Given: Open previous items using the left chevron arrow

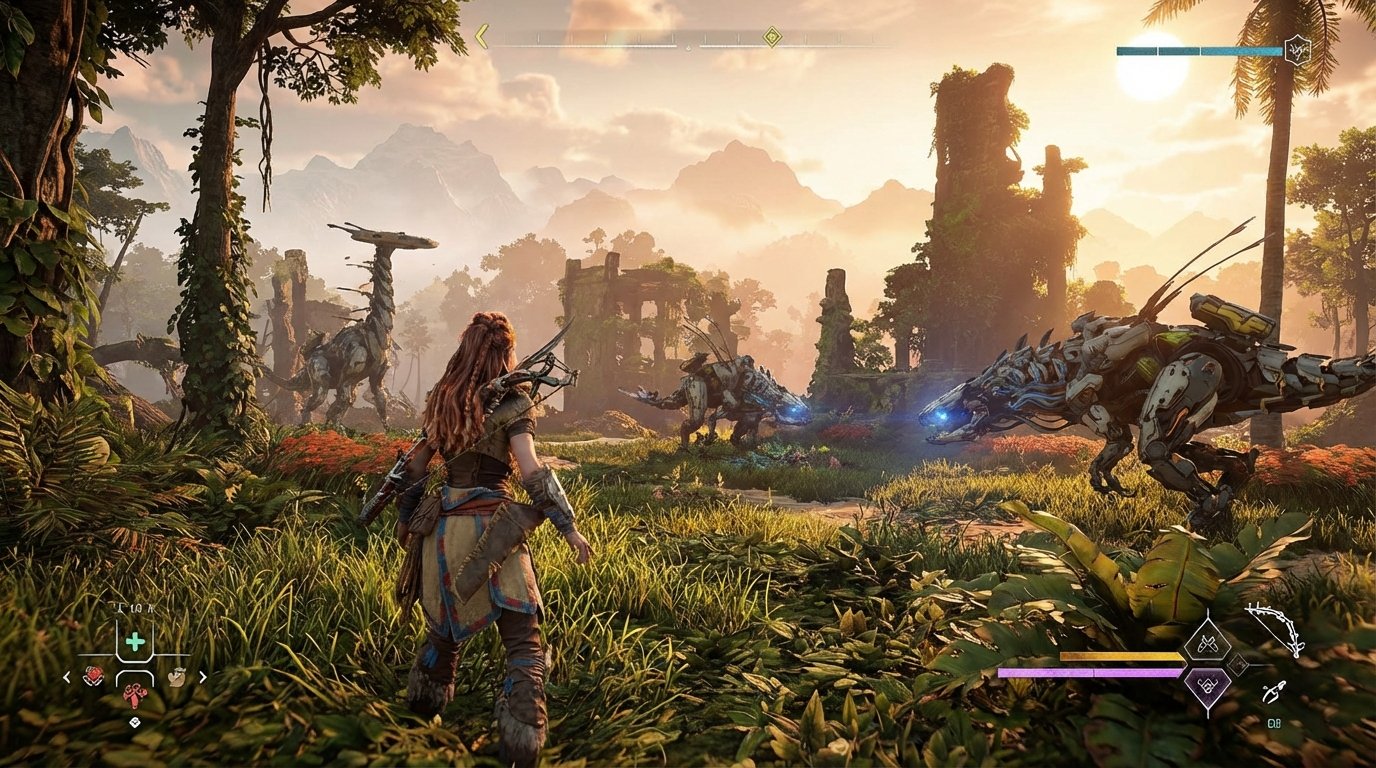Looking at the screenshot, I should (66, 677).
